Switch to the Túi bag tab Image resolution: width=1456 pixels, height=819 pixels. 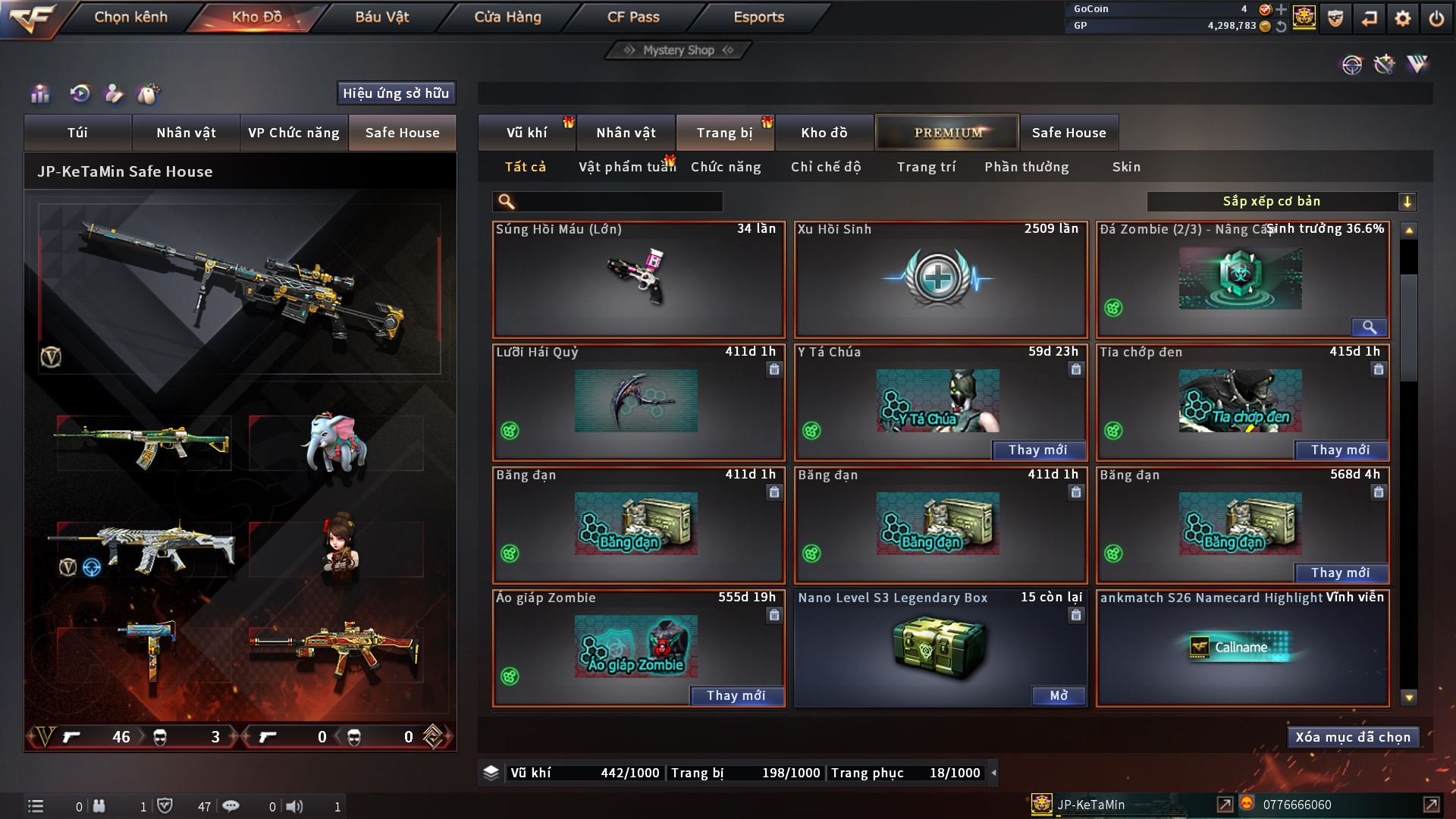77,133
